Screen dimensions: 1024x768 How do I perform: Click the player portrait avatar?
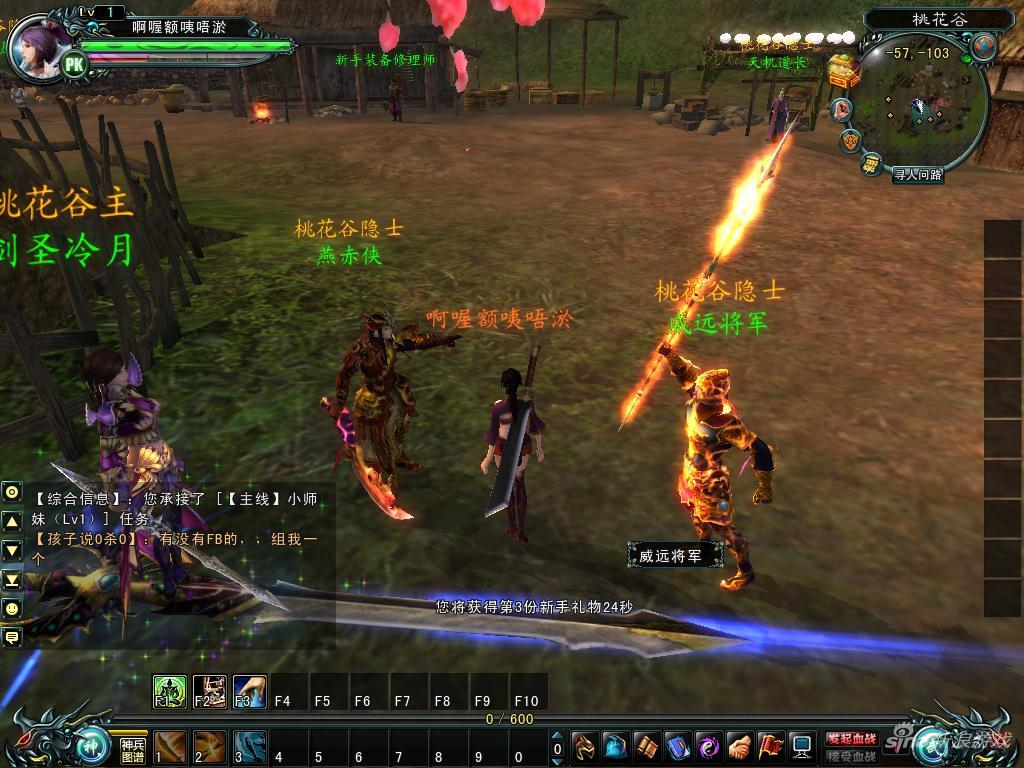point(40,45)
